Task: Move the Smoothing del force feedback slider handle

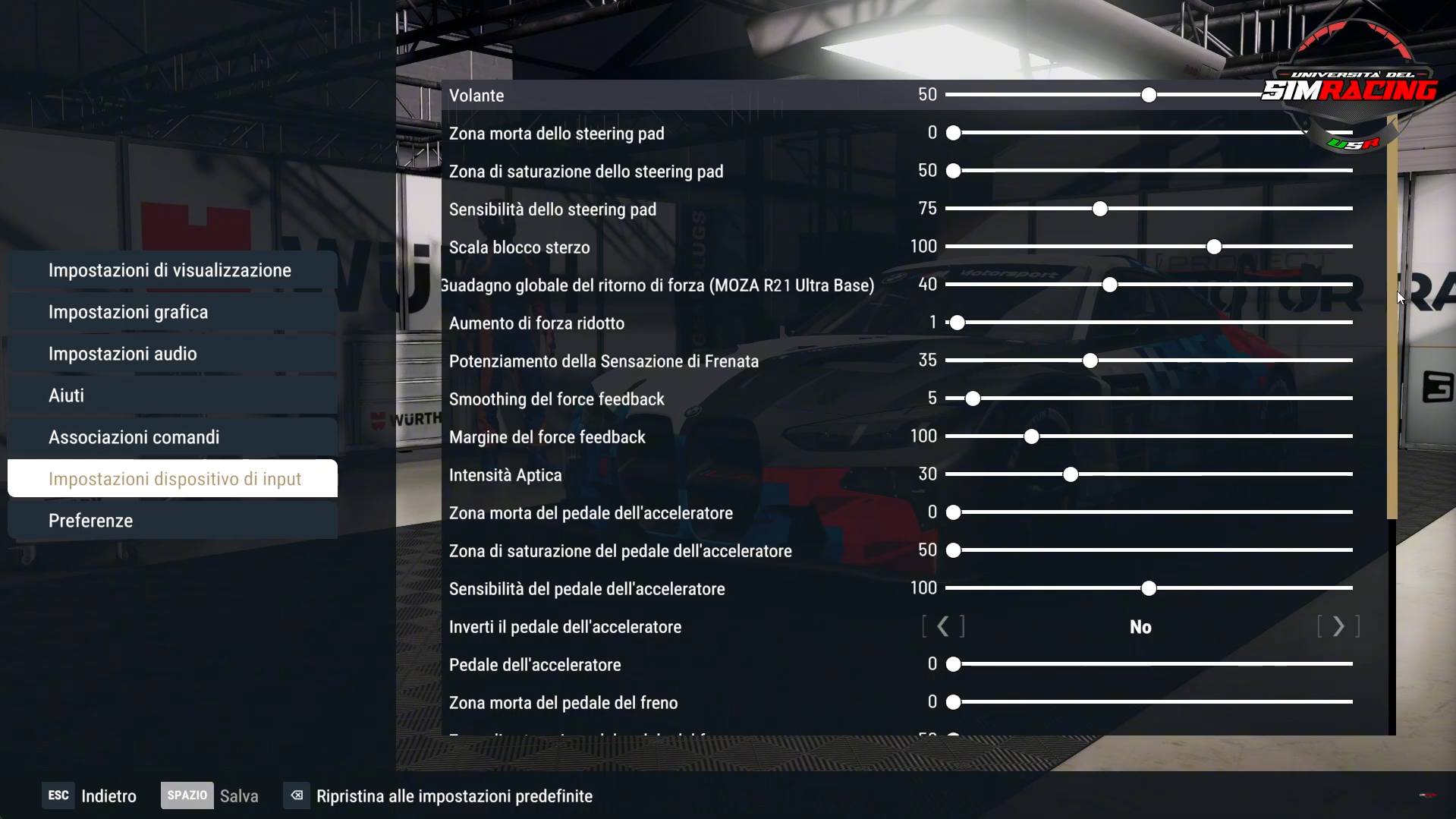Action: [x=973, y=398]
